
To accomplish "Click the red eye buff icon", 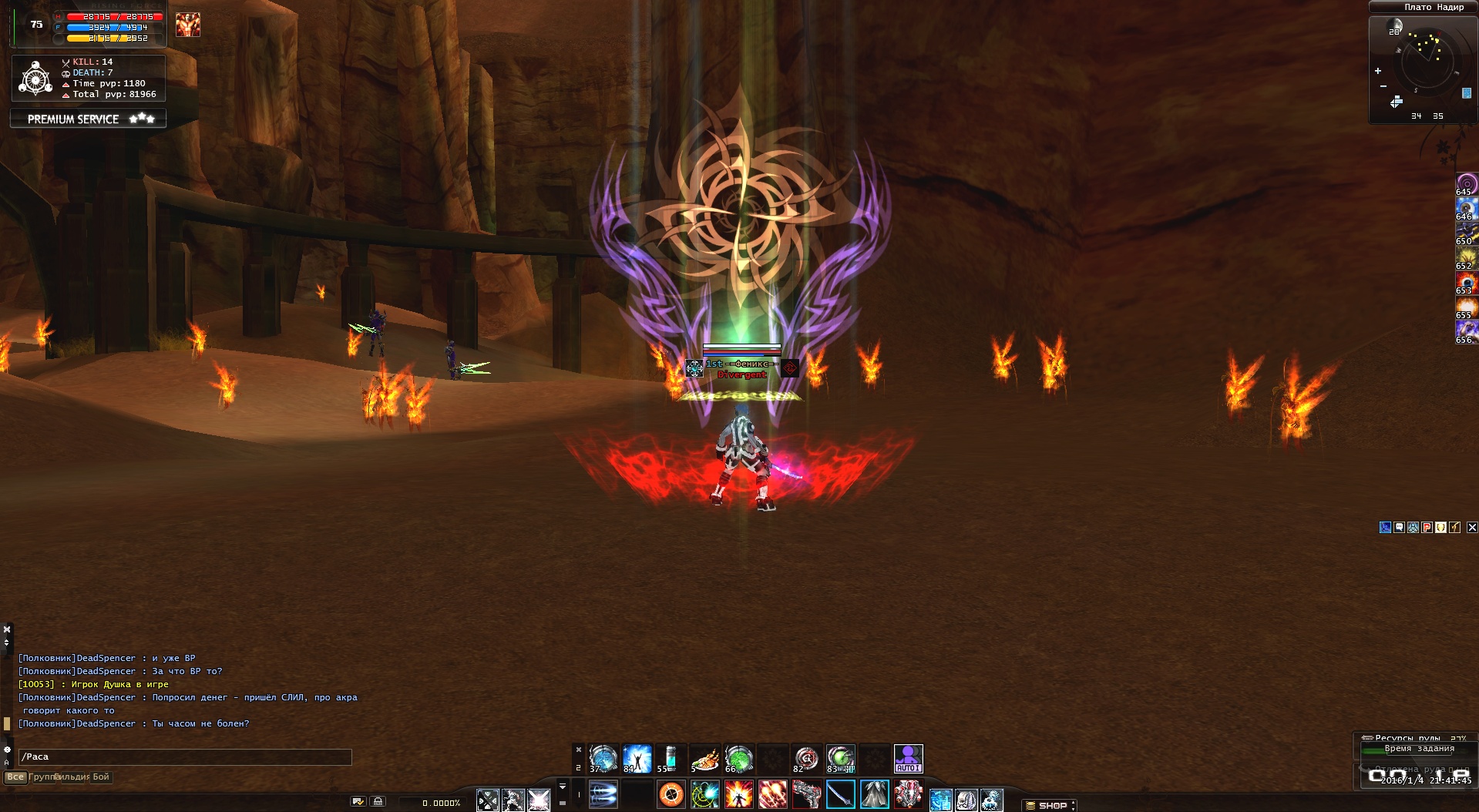I will (x=1465, y=282).
